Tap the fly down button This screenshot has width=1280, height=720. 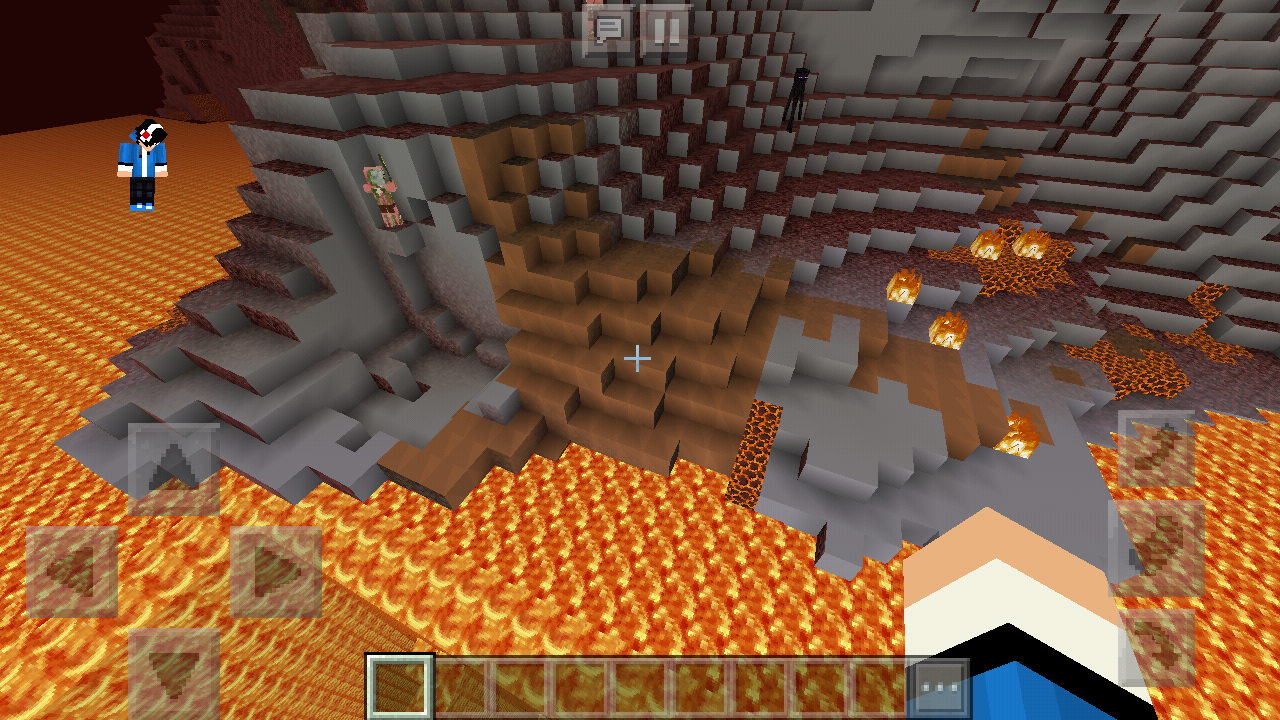1157,648
